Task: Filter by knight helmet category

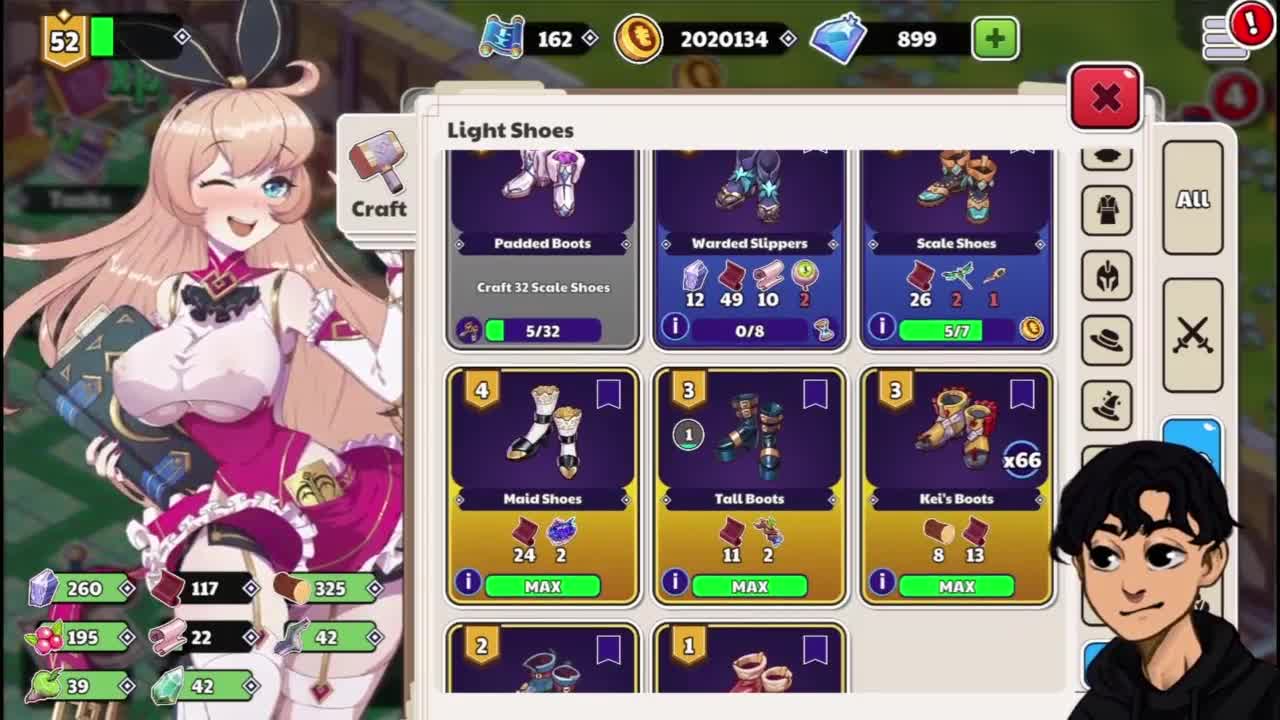Action: coord(1107,276)
